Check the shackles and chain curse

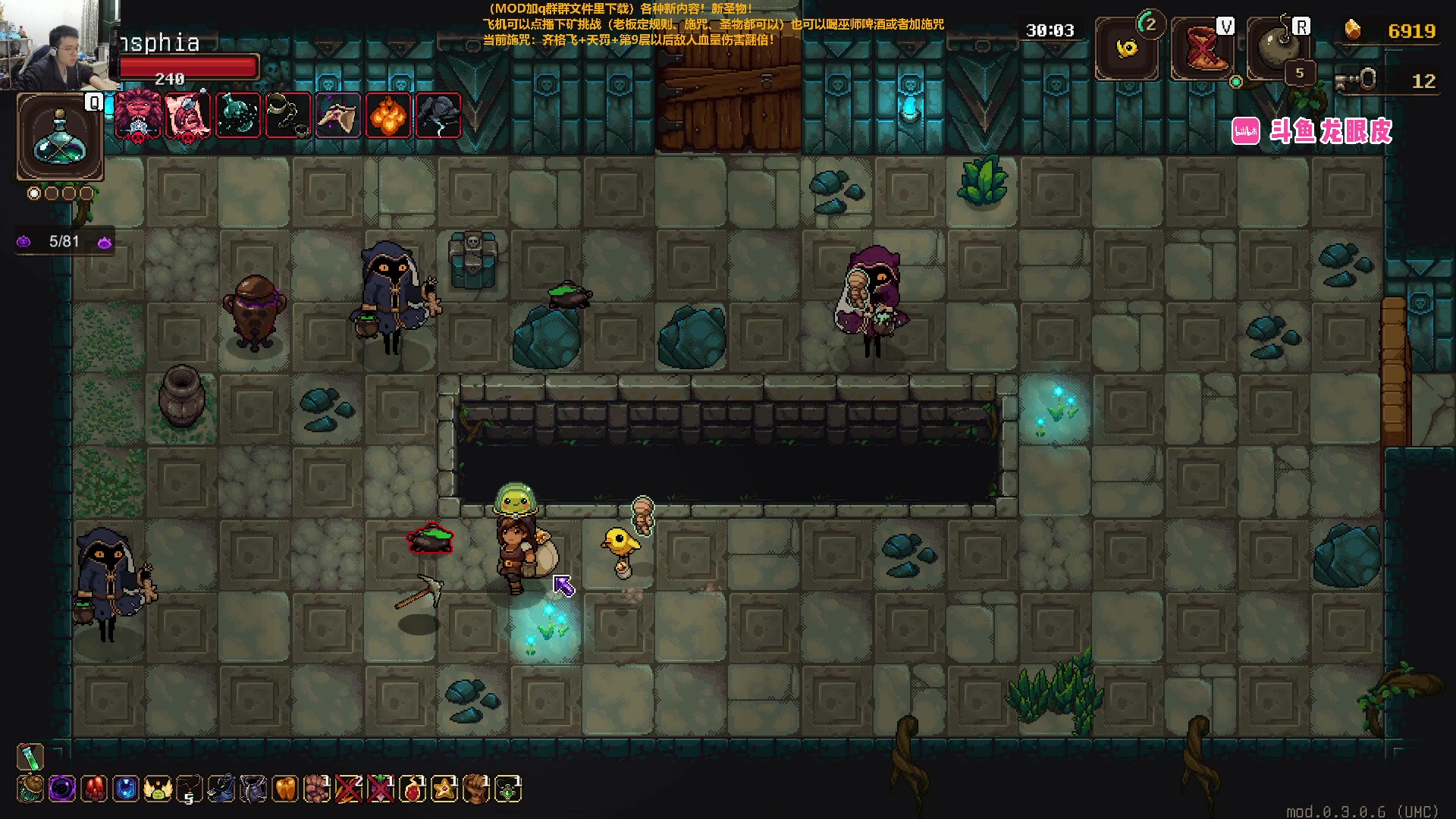(288, 116)
